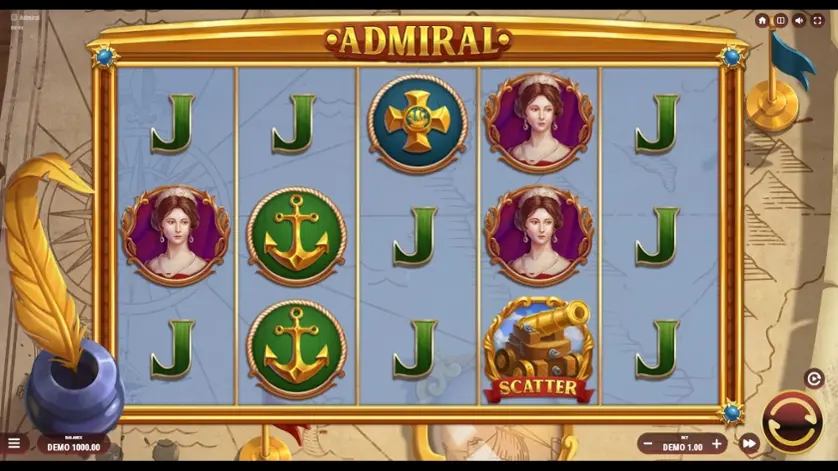Enter fullscreen mode
The height and width of the screenshot is (471, 838).
click(x=817, y=20)
